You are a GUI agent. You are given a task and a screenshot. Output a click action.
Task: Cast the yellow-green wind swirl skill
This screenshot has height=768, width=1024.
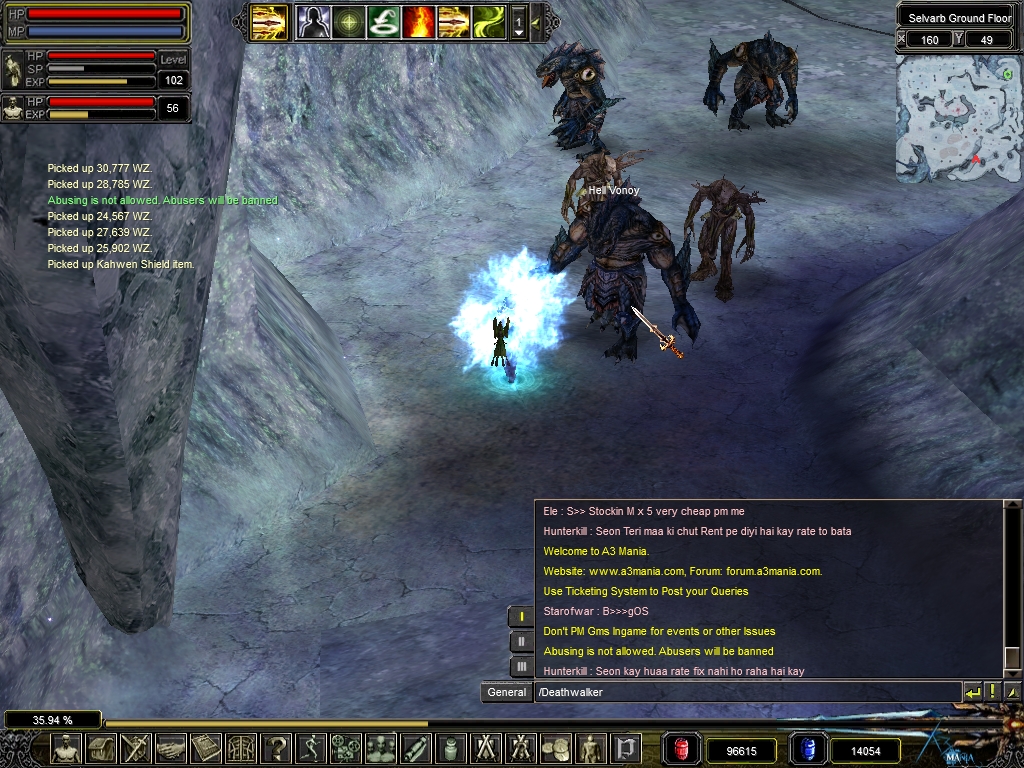(489, 21)
